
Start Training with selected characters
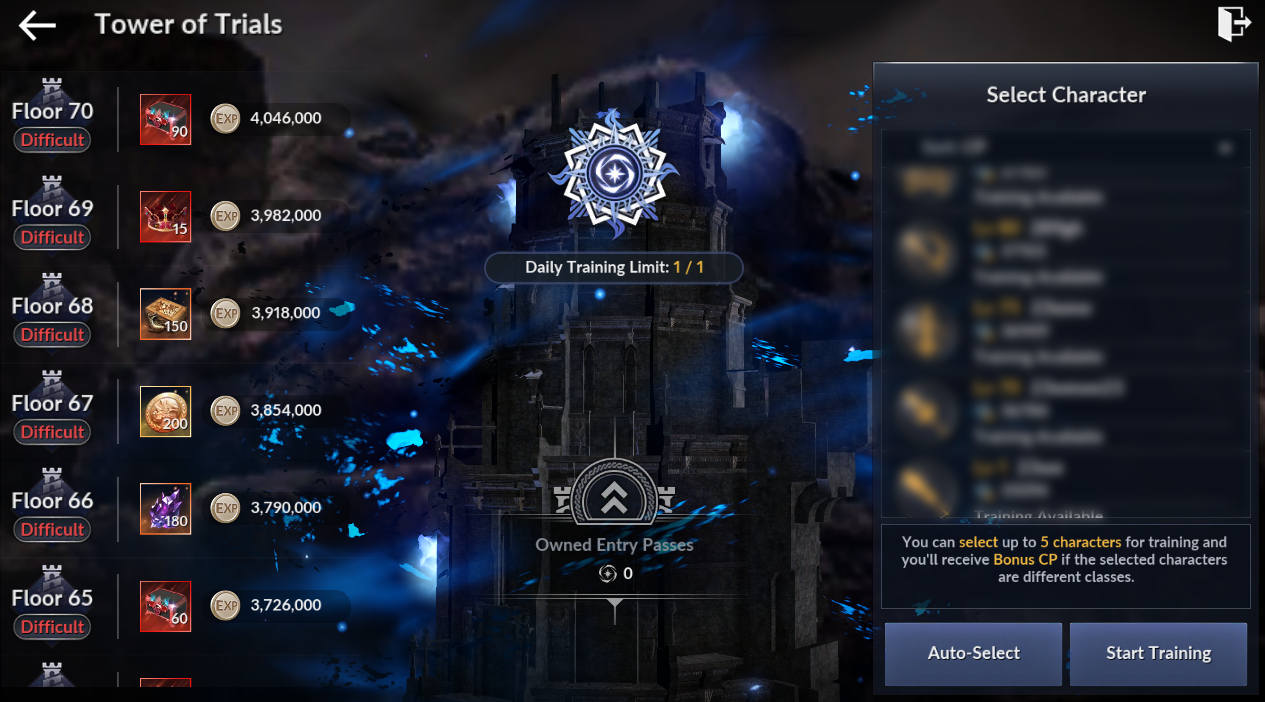tap(1158, 654)
